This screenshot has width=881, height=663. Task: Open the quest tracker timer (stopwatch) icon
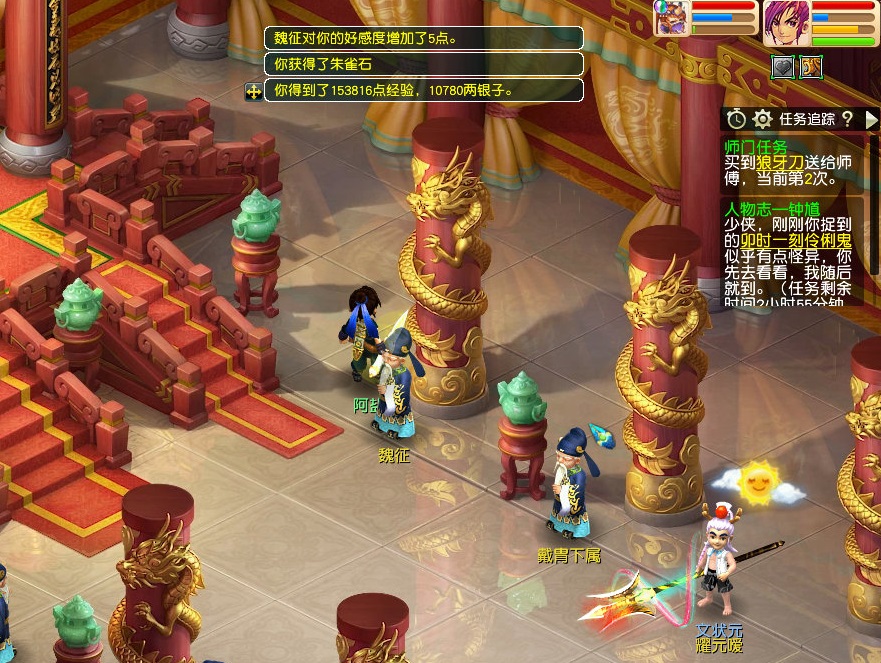point(736,119)
